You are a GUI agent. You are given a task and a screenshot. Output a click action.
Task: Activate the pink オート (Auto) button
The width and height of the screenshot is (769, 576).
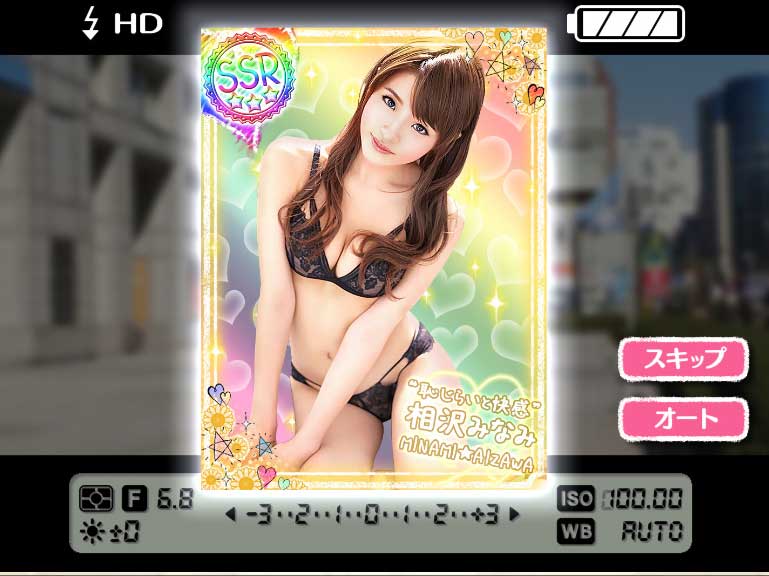pos(683,419)
